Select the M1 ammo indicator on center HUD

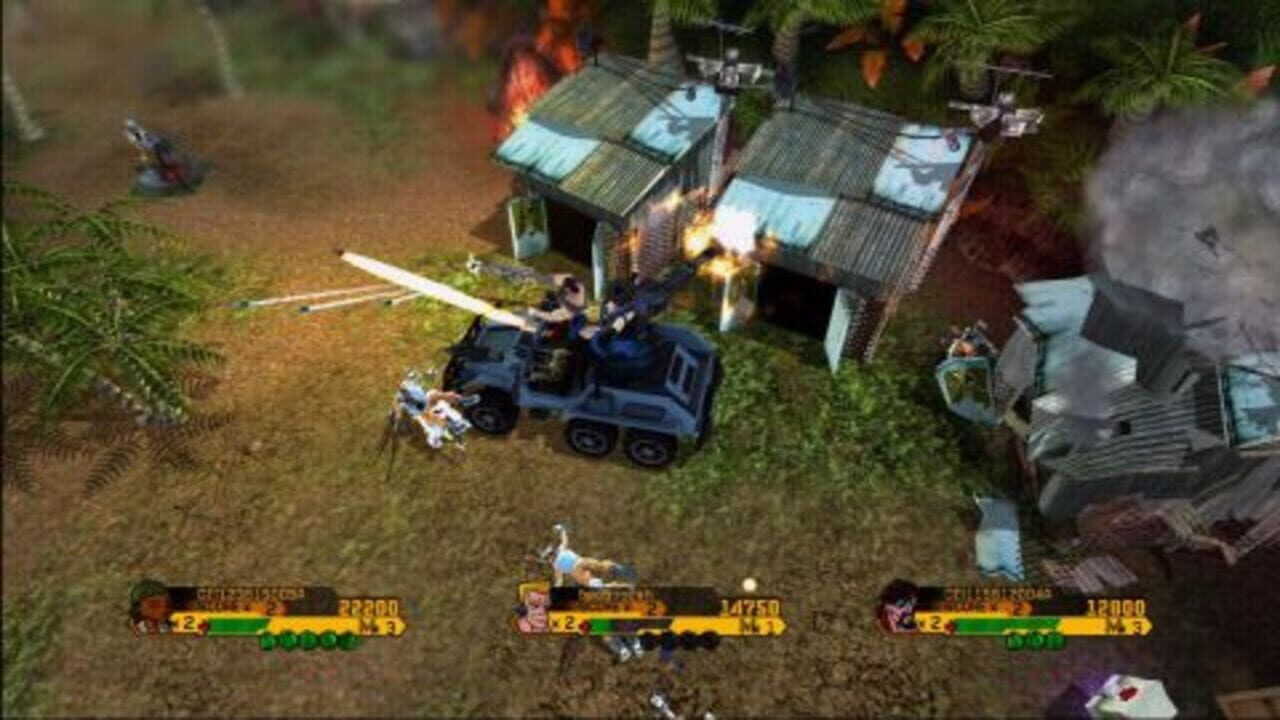click(758, 627)
